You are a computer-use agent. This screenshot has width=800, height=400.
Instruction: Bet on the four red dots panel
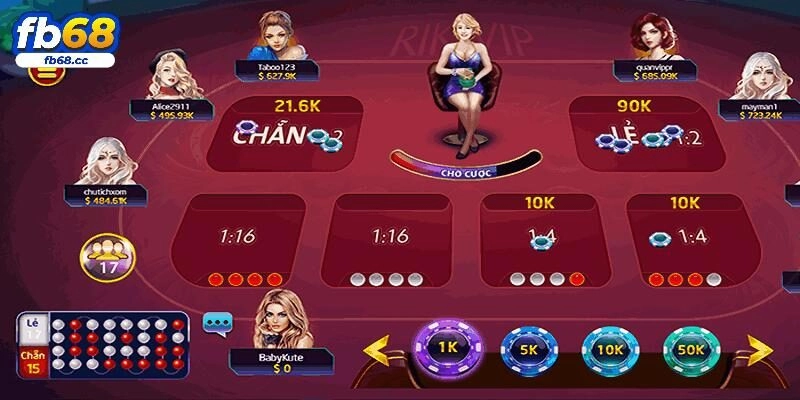tap(240, 240)
